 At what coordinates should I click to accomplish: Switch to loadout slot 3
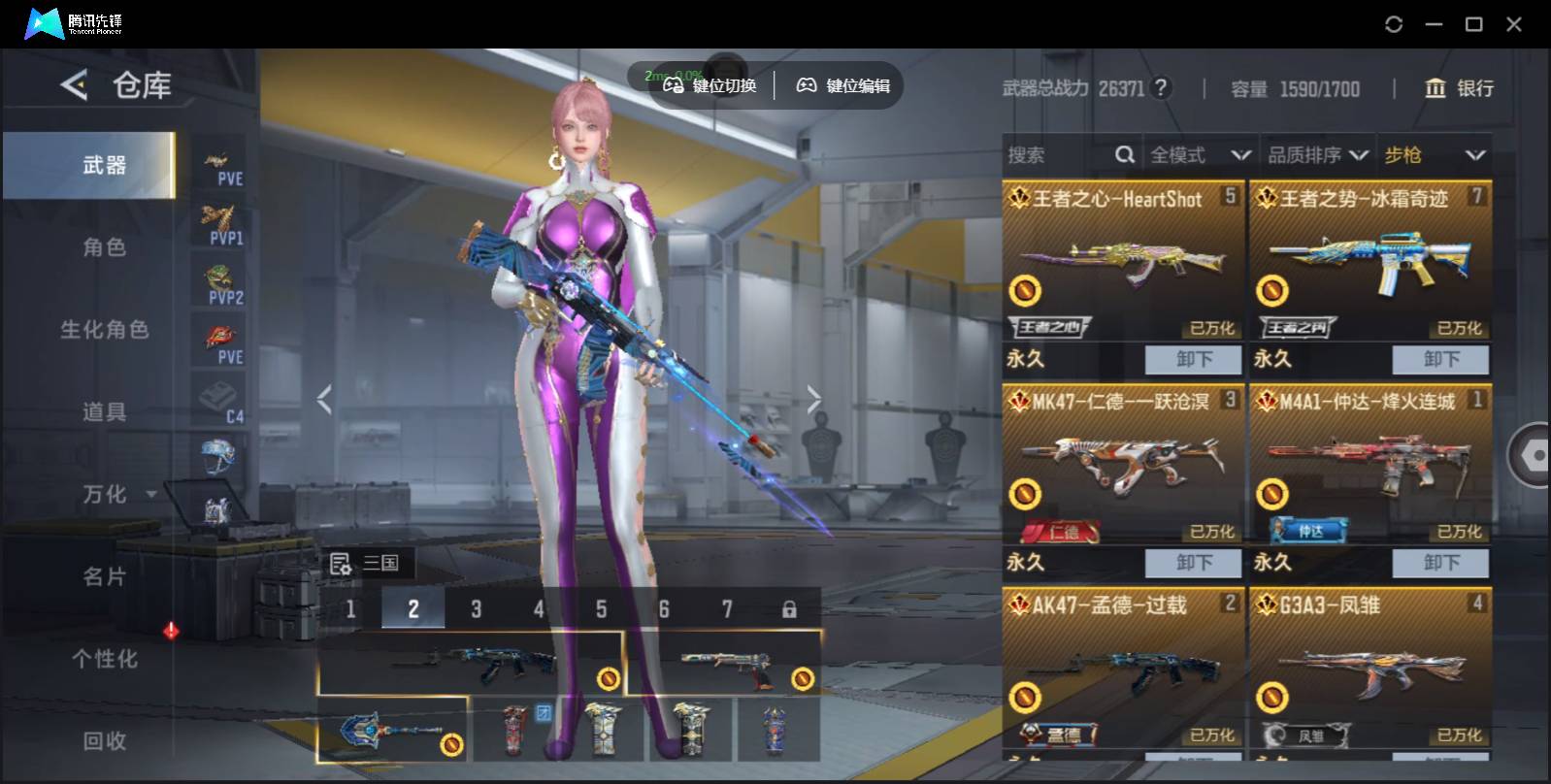476,609
